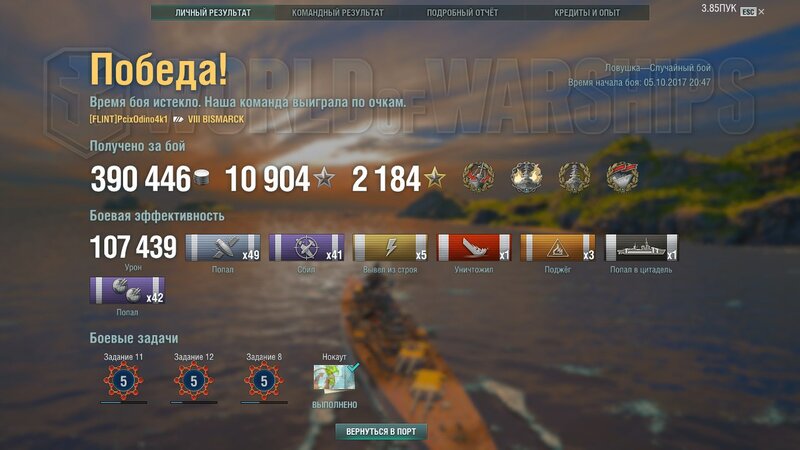Open the completed Нокаут task thumbnail
The width and height of the screenshot is (800, 450).
[334, 380]
